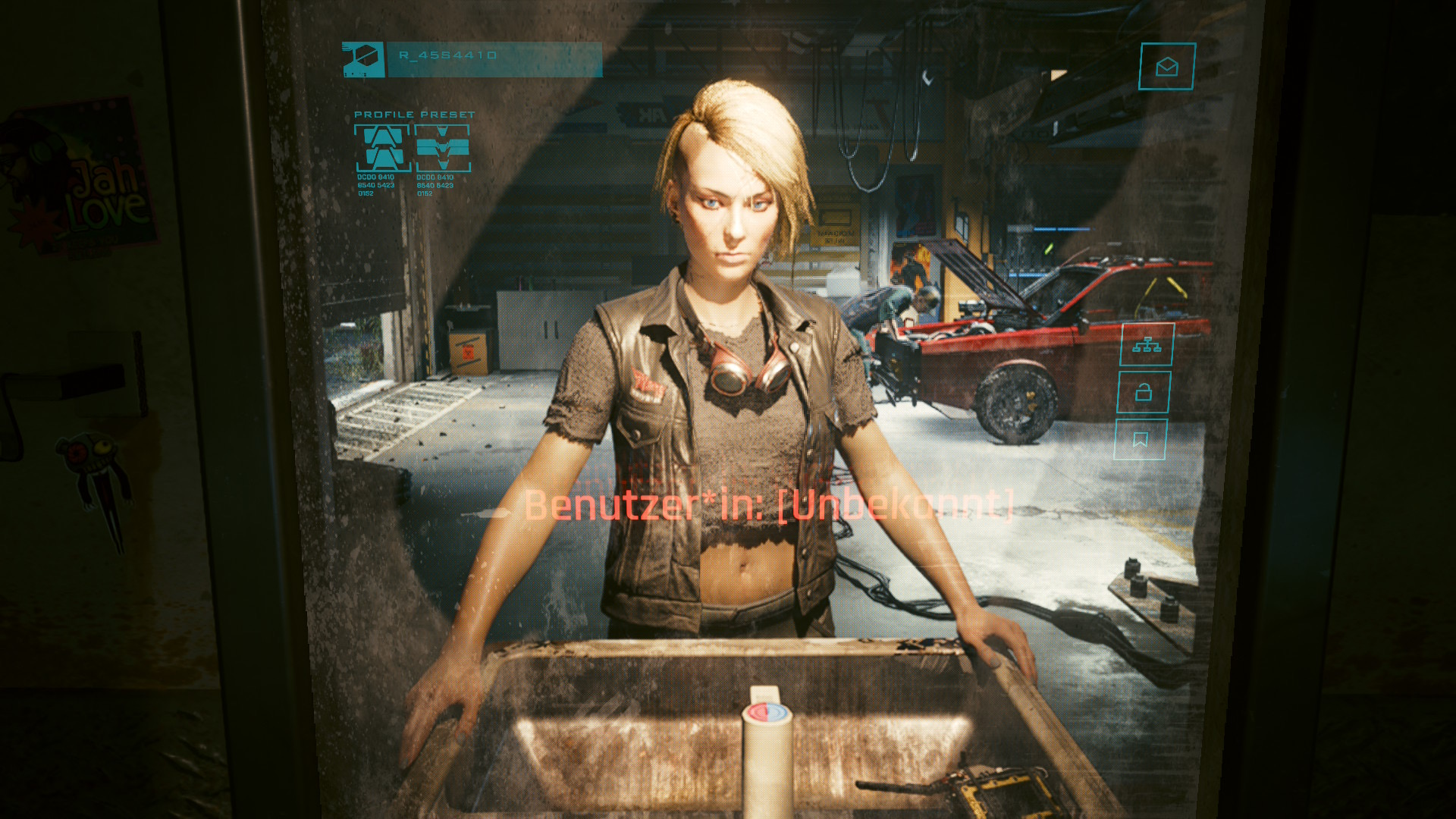Screen dimensions: 1456x819
Task: Click the network hierarchy icon
Action: [x=1147, y=345]
